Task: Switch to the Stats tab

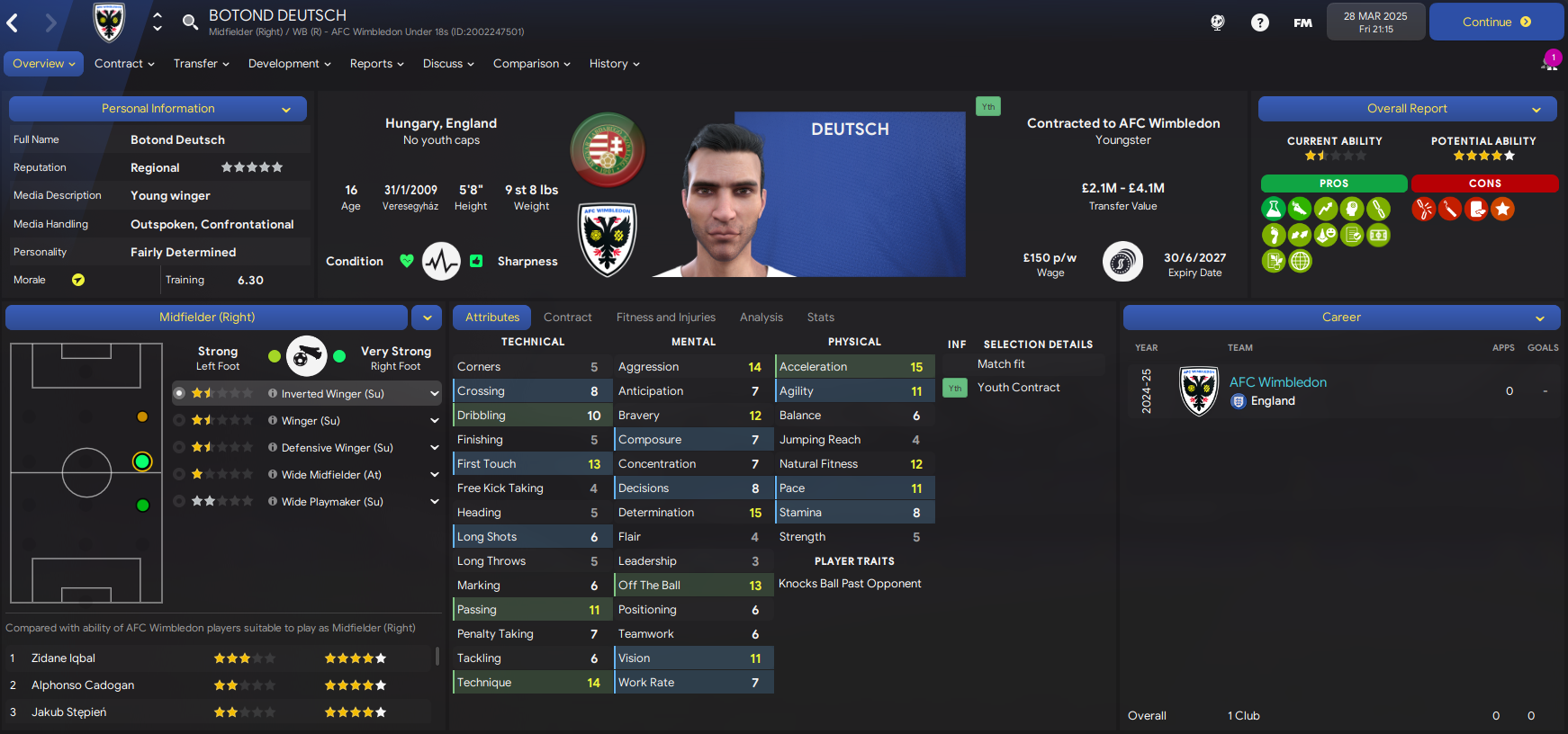Action: click(820, 318)
